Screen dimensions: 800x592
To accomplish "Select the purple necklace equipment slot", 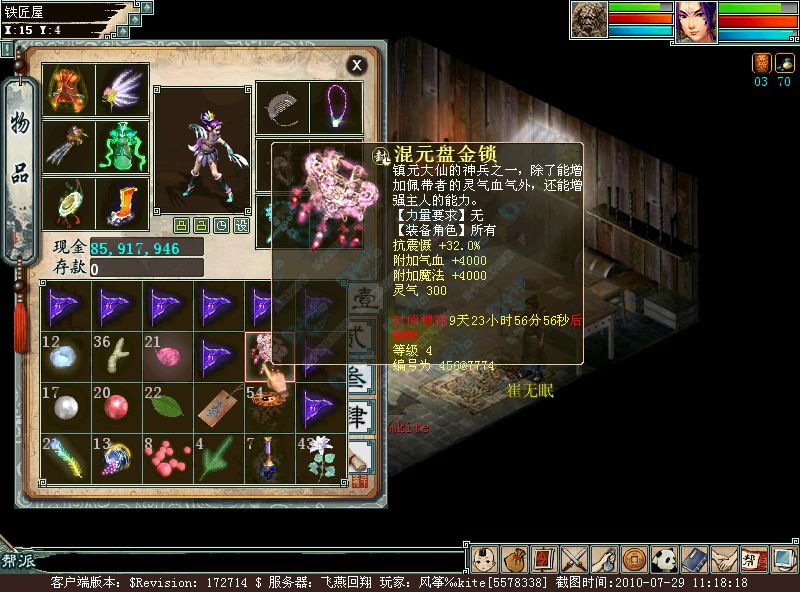I will pyautogui.click(x=336, y=107).
